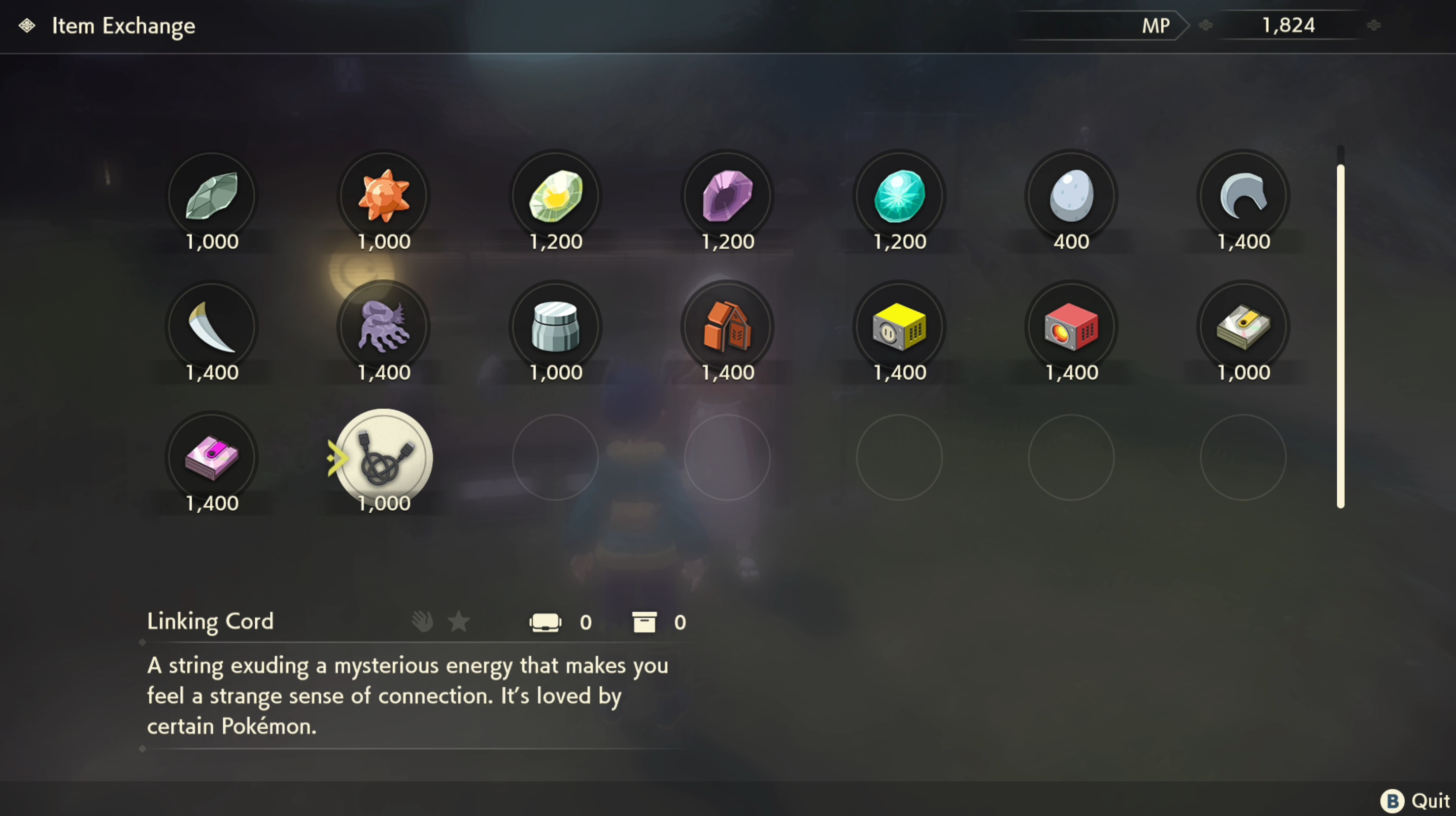Screen dimensions: 1456x816
Task: Pick the yellow-green Shiny Stone
Action: click(556, 196)
